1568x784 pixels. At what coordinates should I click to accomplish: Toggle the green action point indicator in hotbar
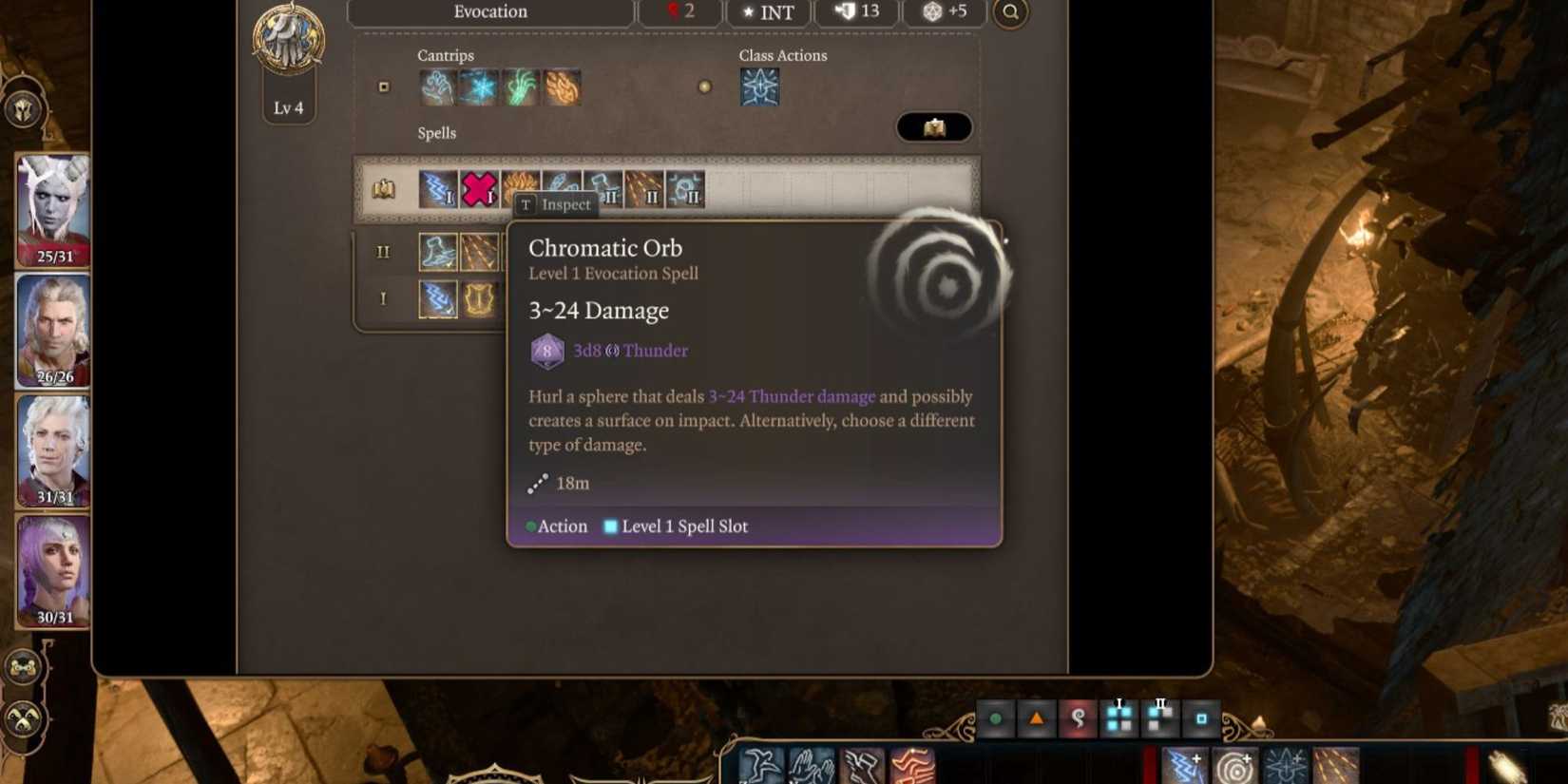point(995,719)
